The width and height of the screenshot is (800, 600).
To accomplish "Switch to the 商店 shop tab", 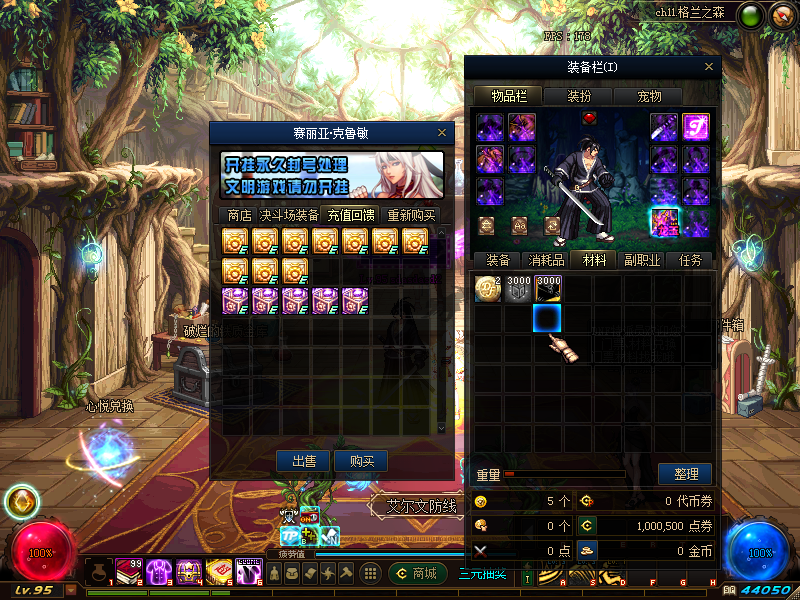I will [x=239, y=215].
